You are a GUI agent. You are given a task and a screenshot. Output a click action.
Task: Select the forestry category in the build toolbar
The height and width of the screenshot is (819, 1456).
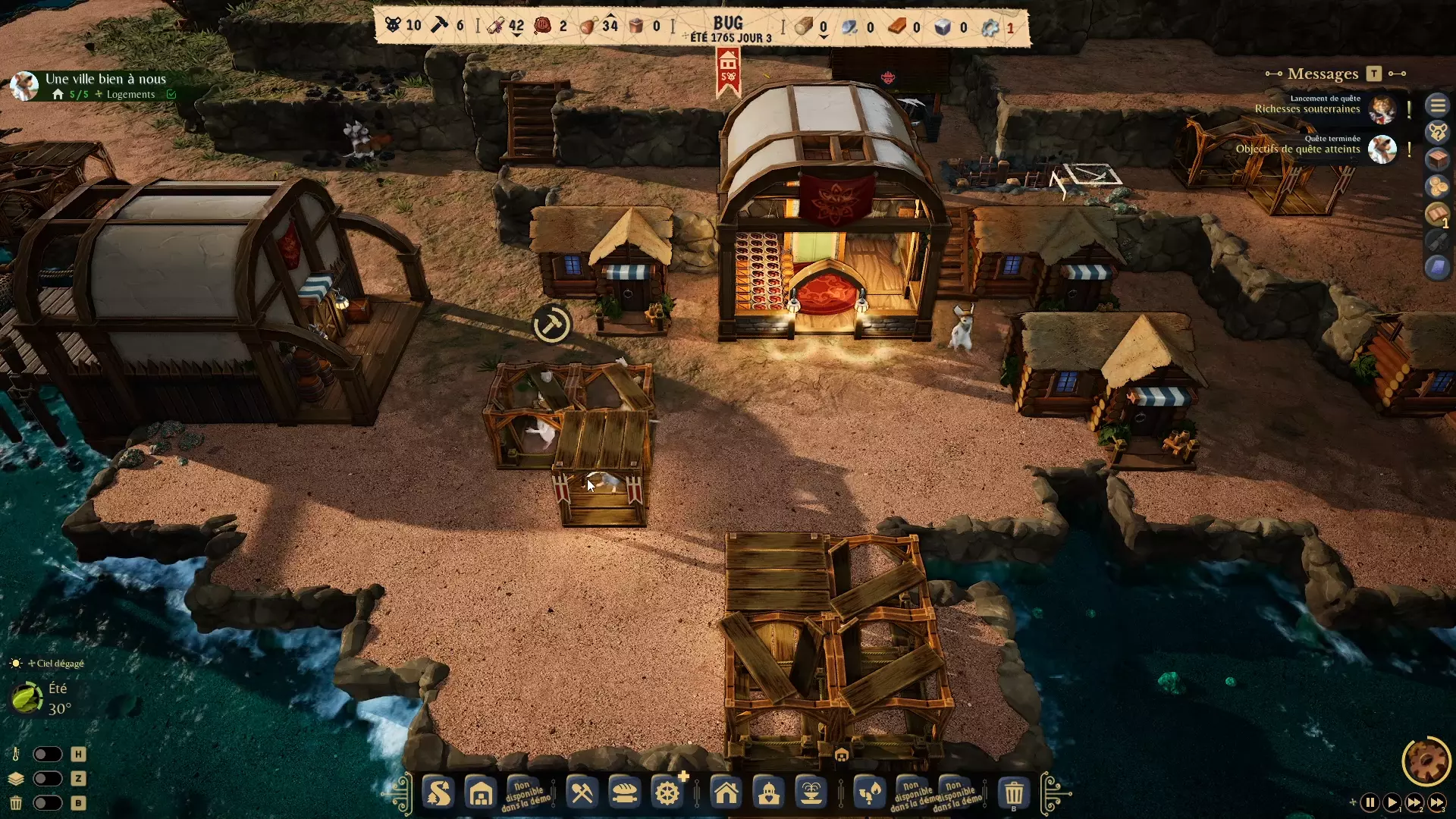(x=438, y=794)
